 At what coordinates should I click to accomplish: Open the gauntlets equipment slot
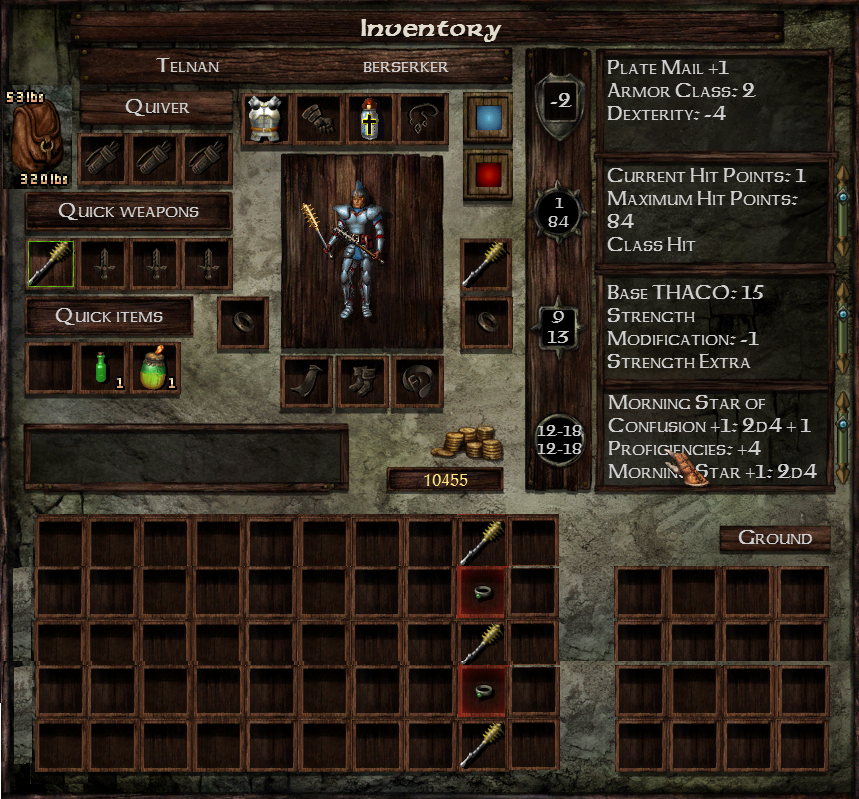tap(318, 119)
